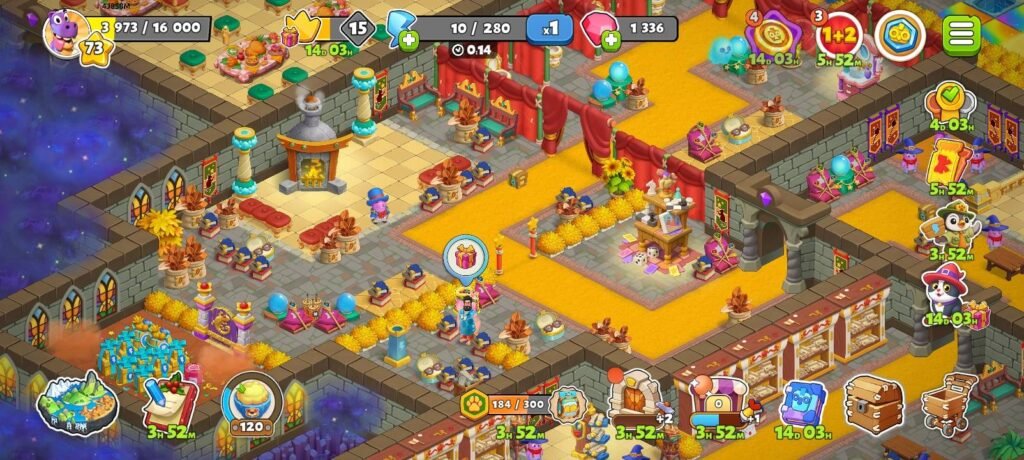1024x460 pixels.
Task: Open the blue spellbook event
Action: pos(802,402)
